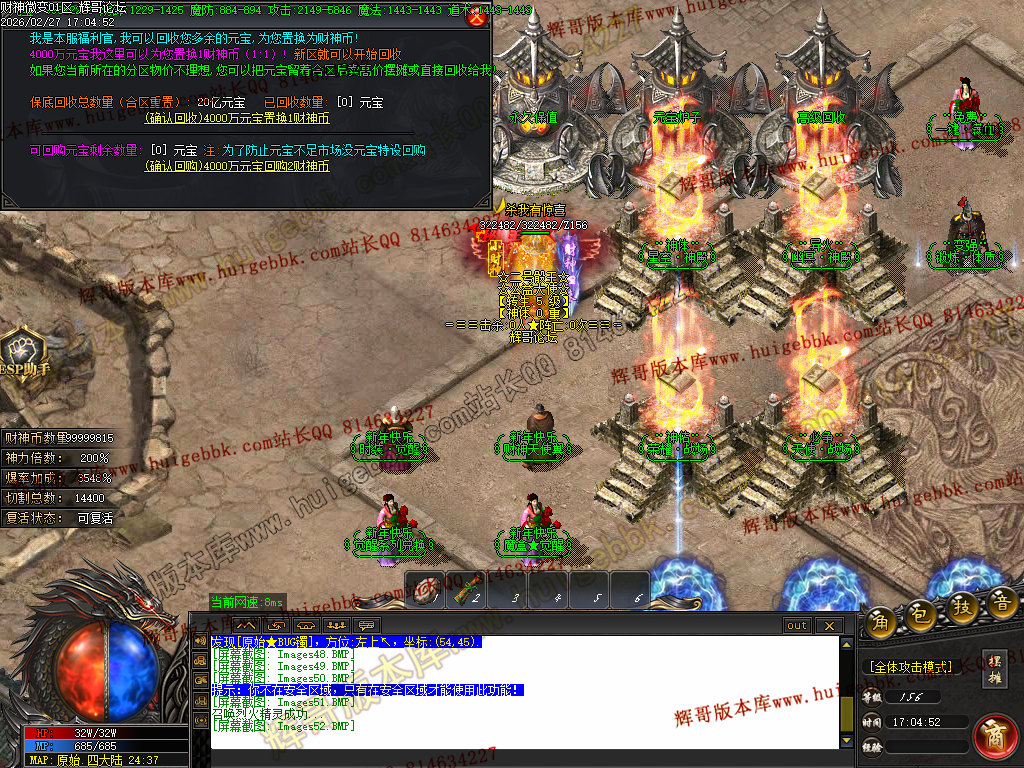
Task: Toggle the speaker icon beside chat log
Action: tap(200, 640)
